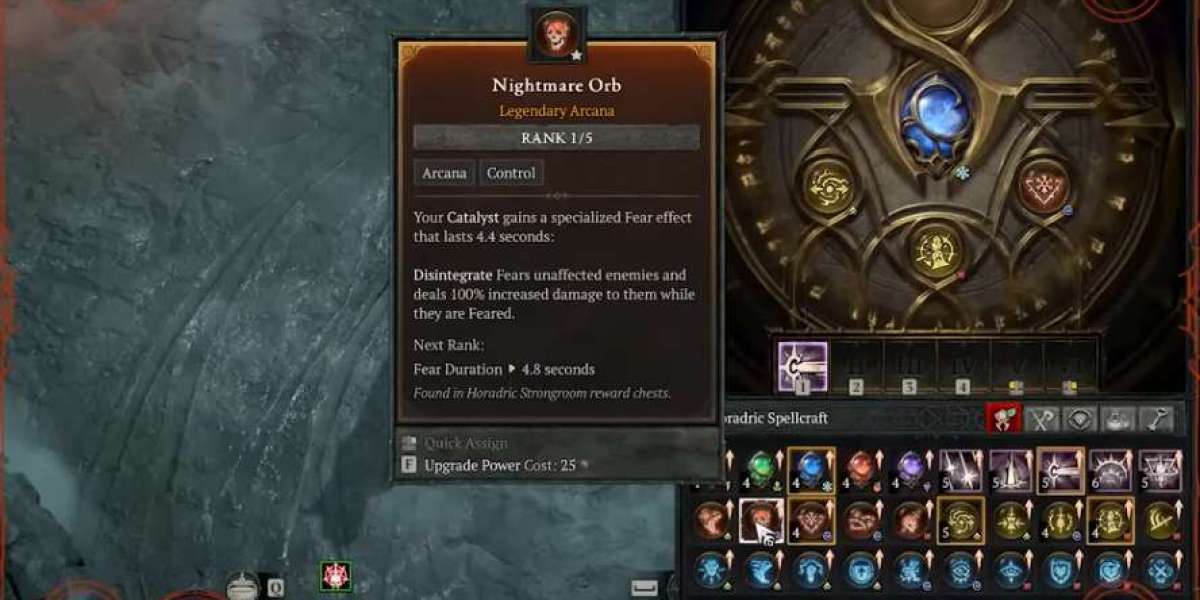The width and height of the screenshot is (1200, 600).
Task: Select the golden swirl infusion socket
Action: click(829, 187)
